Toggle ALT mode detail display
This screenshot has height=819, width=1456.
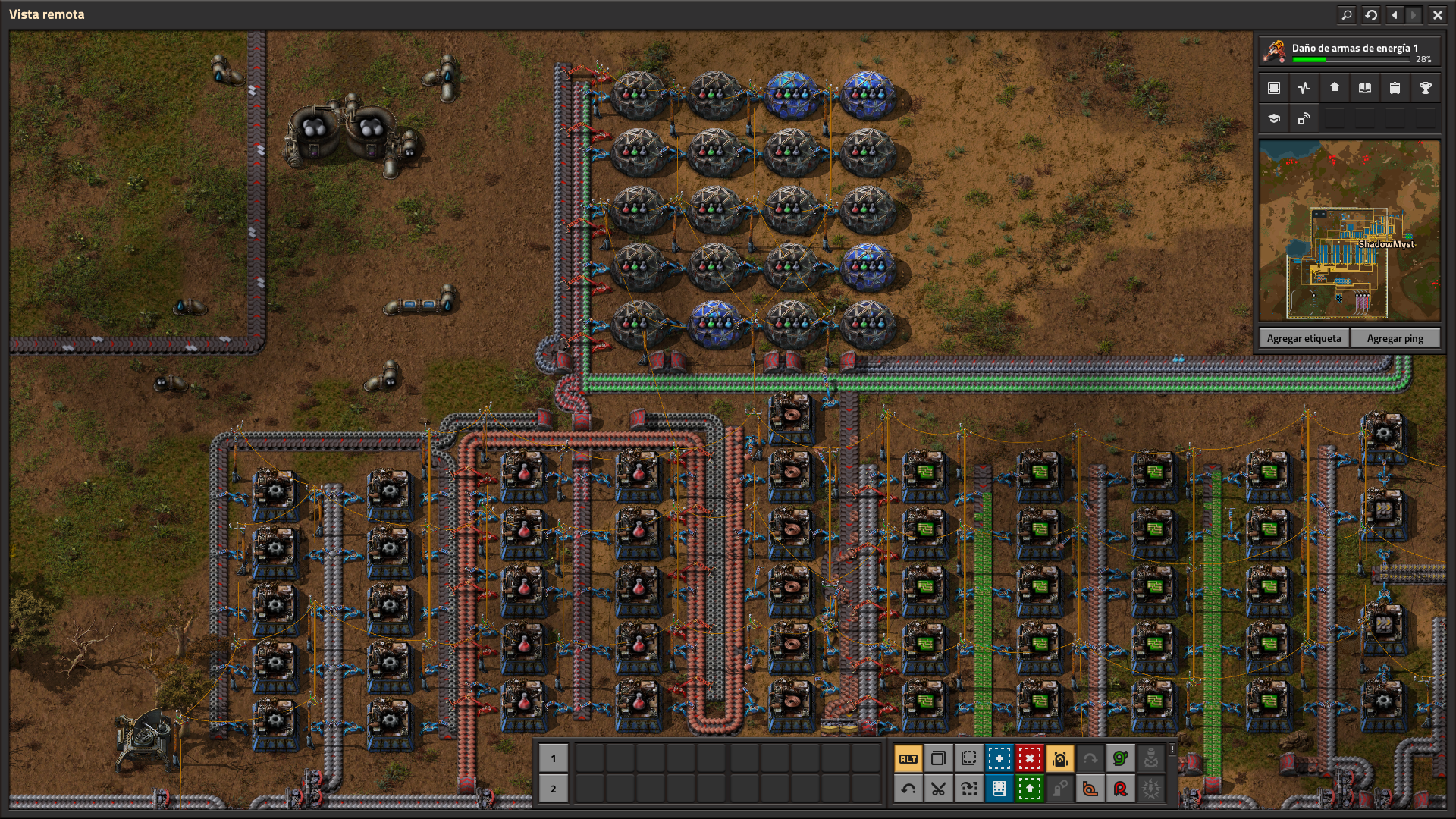(908, 758)
